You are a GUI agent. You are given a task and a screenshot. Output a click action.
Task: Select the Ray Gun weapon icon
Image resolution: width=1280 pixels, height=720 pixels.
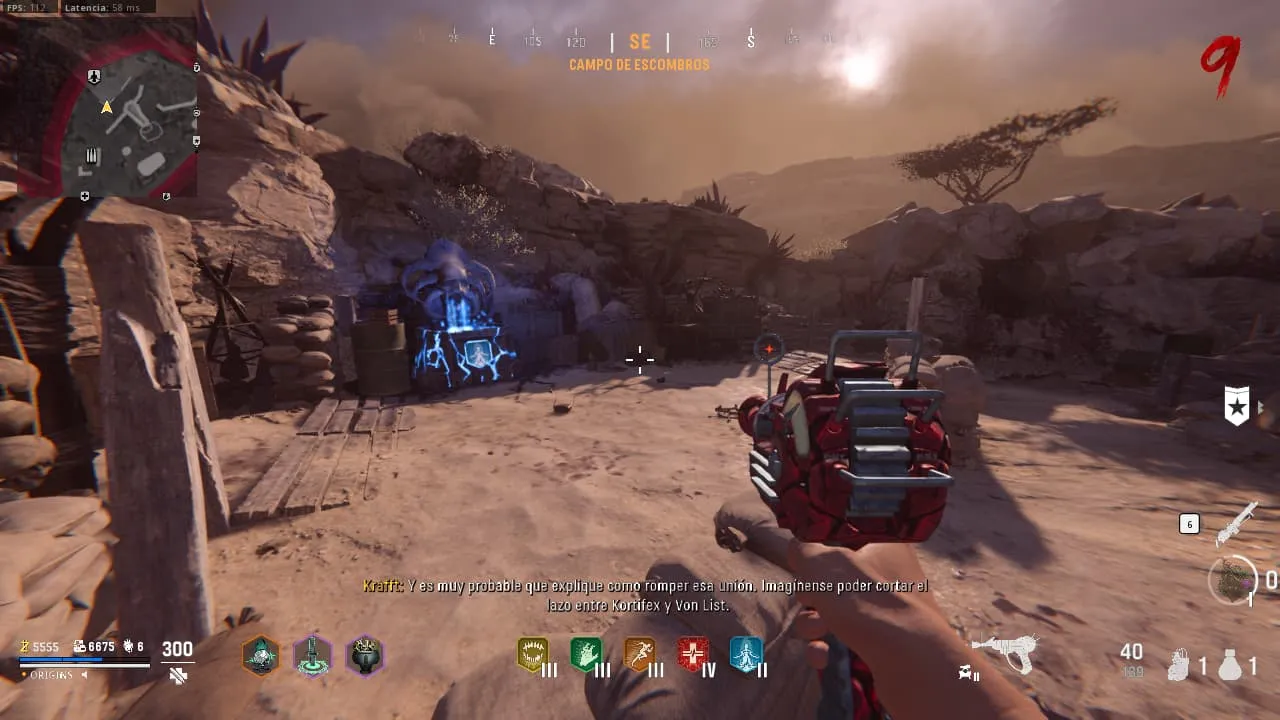[x=1003, y=653]
